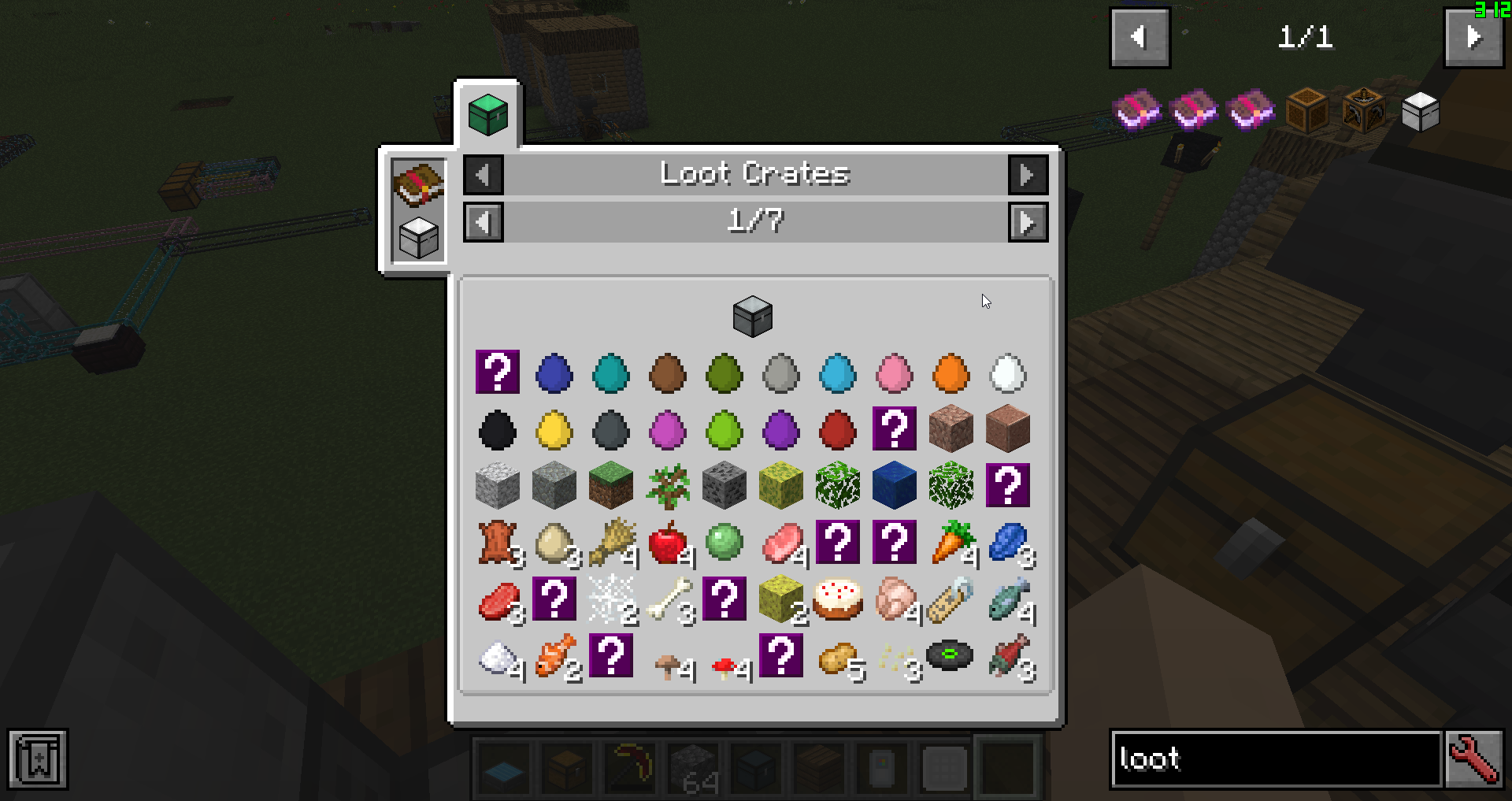The image size is (1512, 801).
Task: Select the orange spawn egg
Action: pos(951,373)
